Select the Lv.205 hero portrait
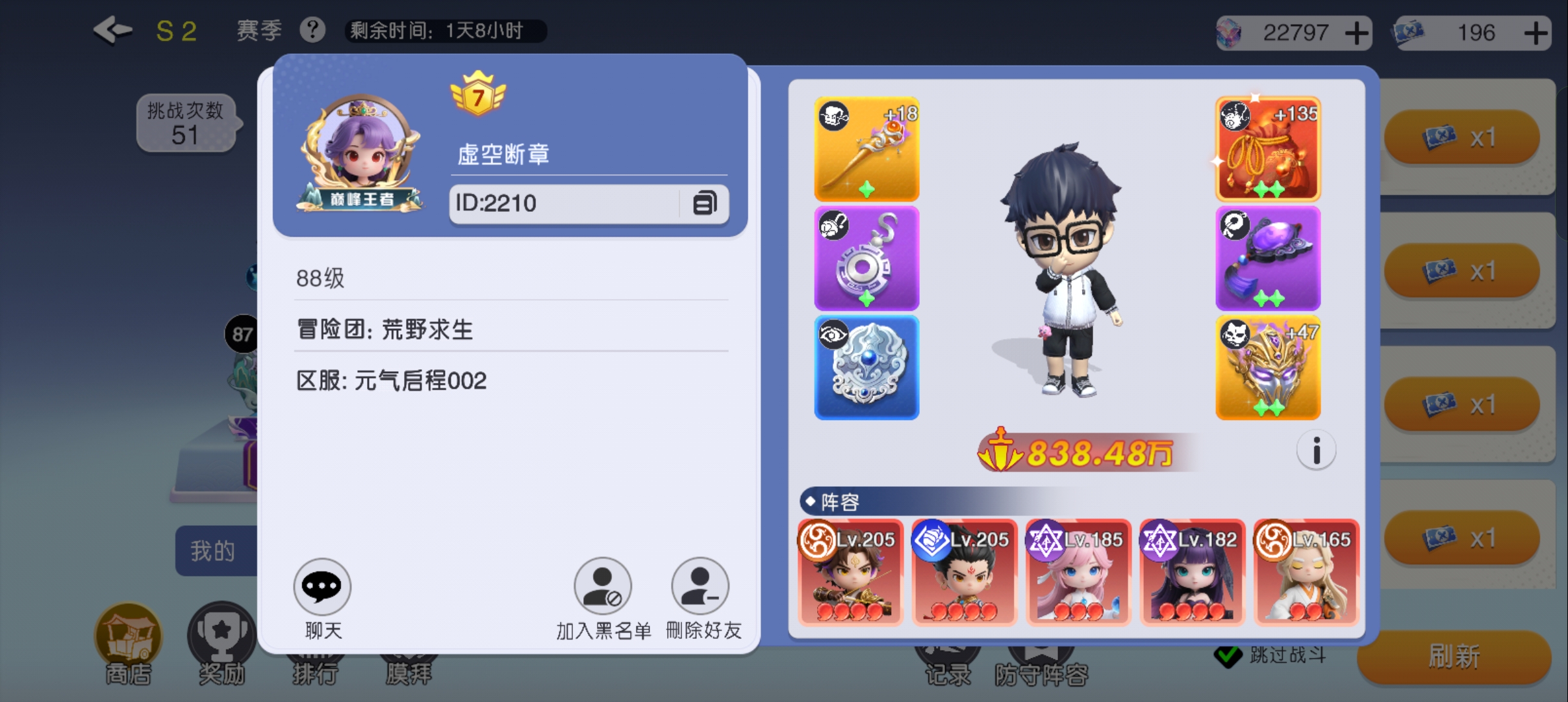 click(850, 572)
